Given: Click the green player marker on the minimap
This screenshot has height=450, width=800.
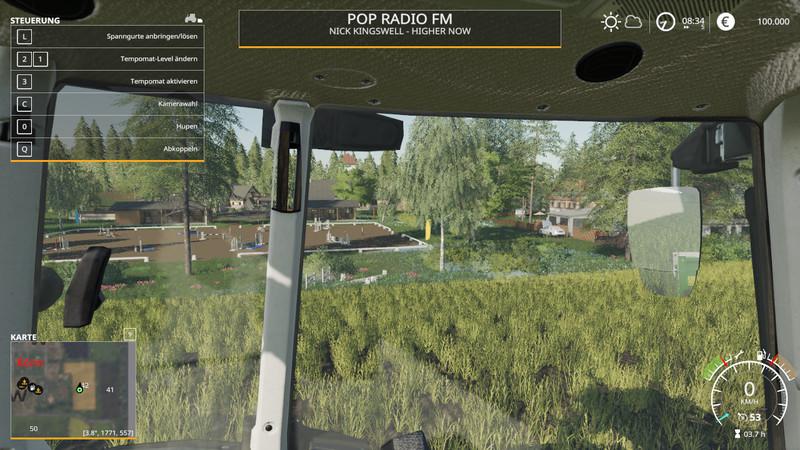Looking at the screenshot, I should pos(79,389).
